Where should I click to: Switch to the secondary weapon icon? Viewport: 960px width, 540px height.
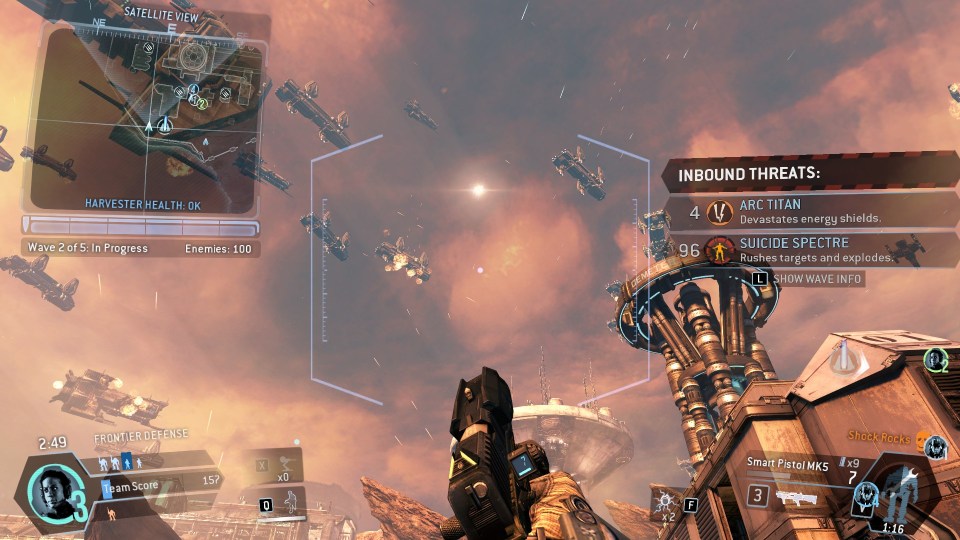[798, 496]
